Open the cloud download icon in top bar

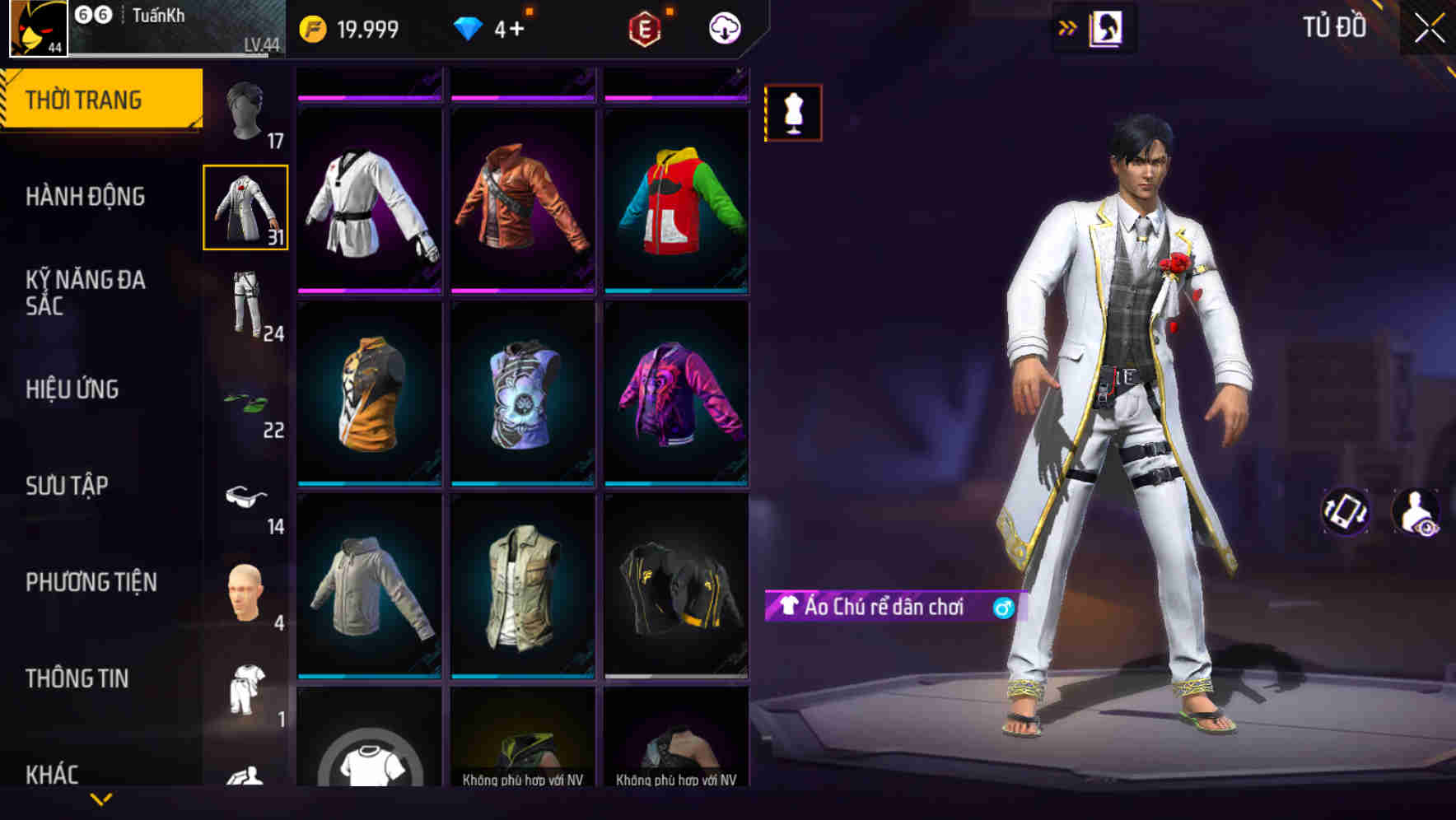[723, 27]
